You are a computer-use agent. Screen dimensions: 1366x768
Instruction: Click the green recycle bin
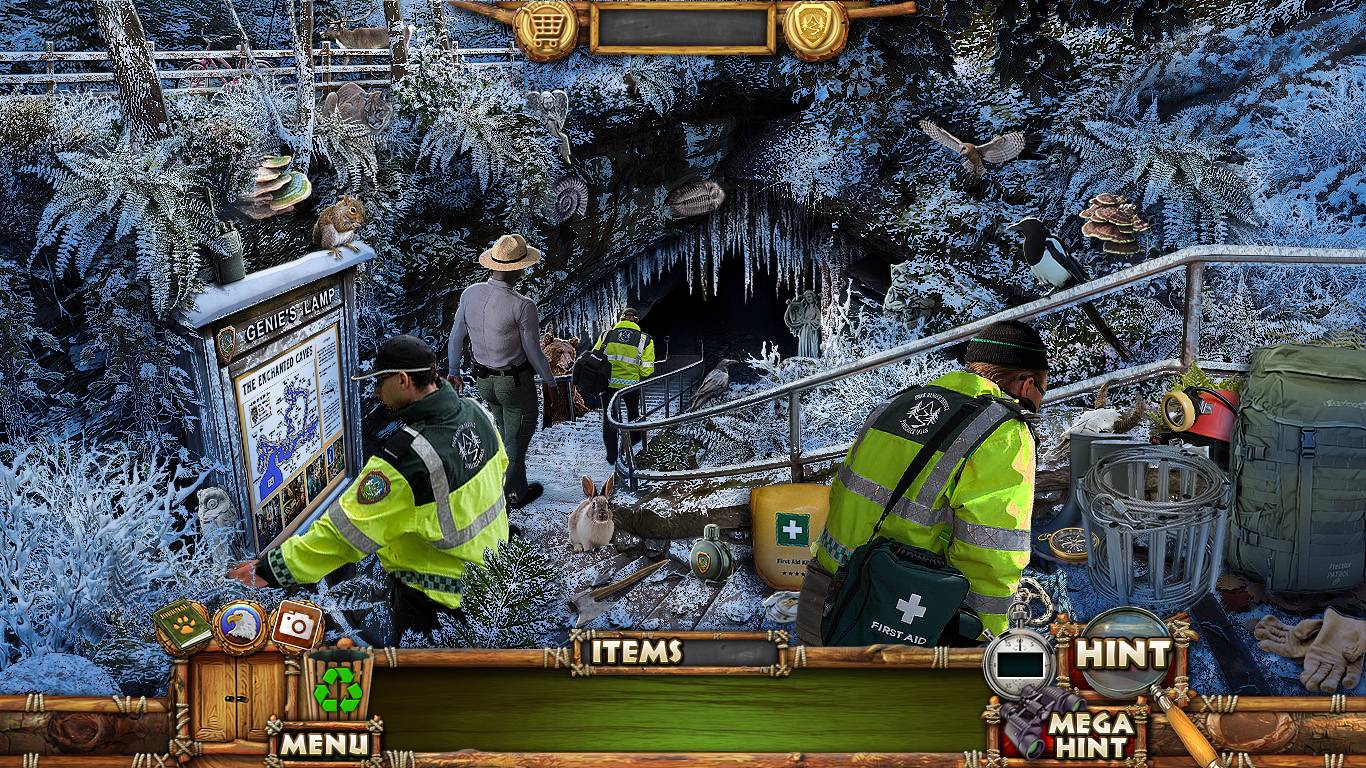[337, 684]
